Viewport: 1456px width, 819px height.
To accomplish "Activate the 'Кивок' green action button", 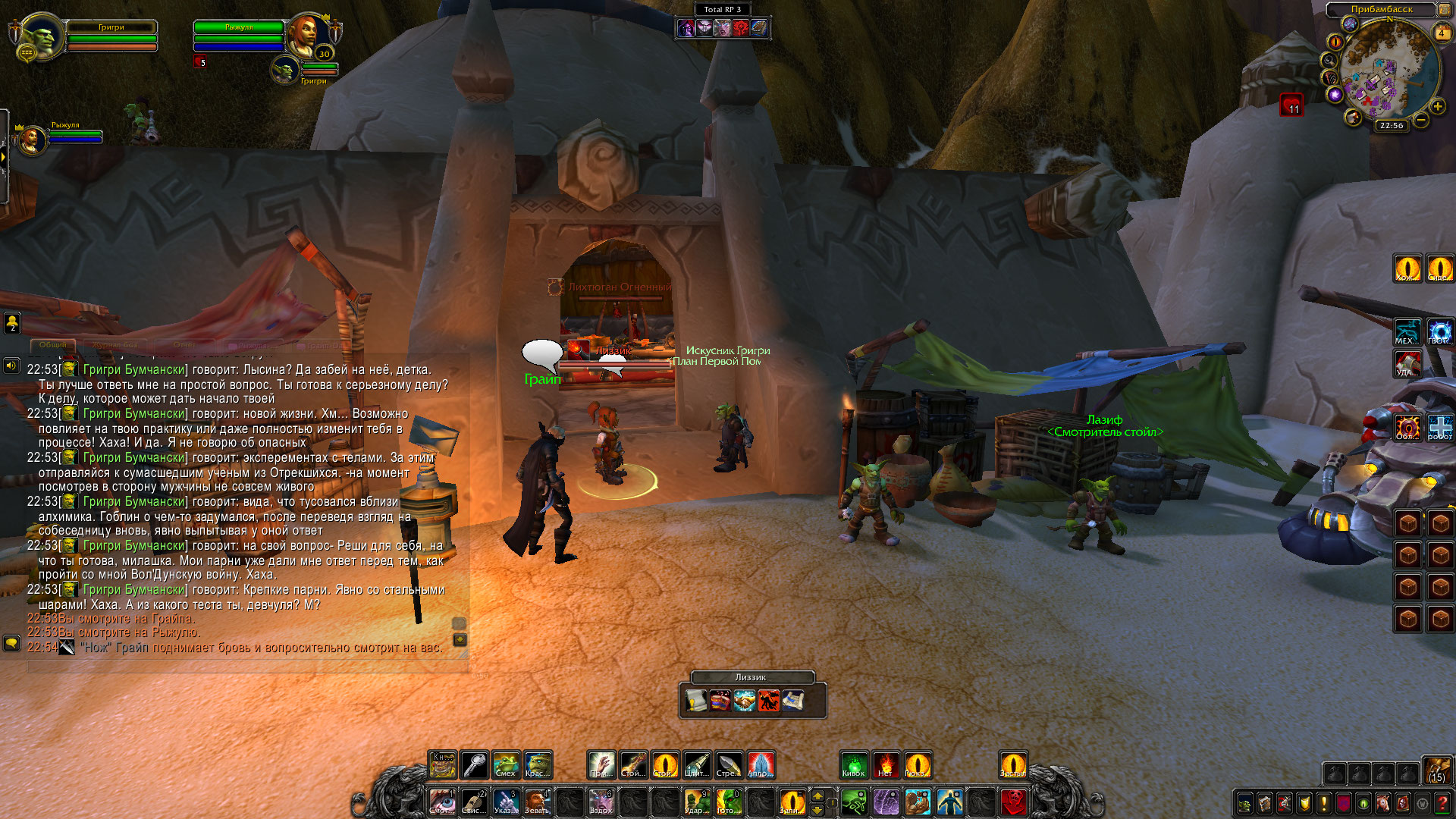I will pyautogui.click(x=854, y=764).
